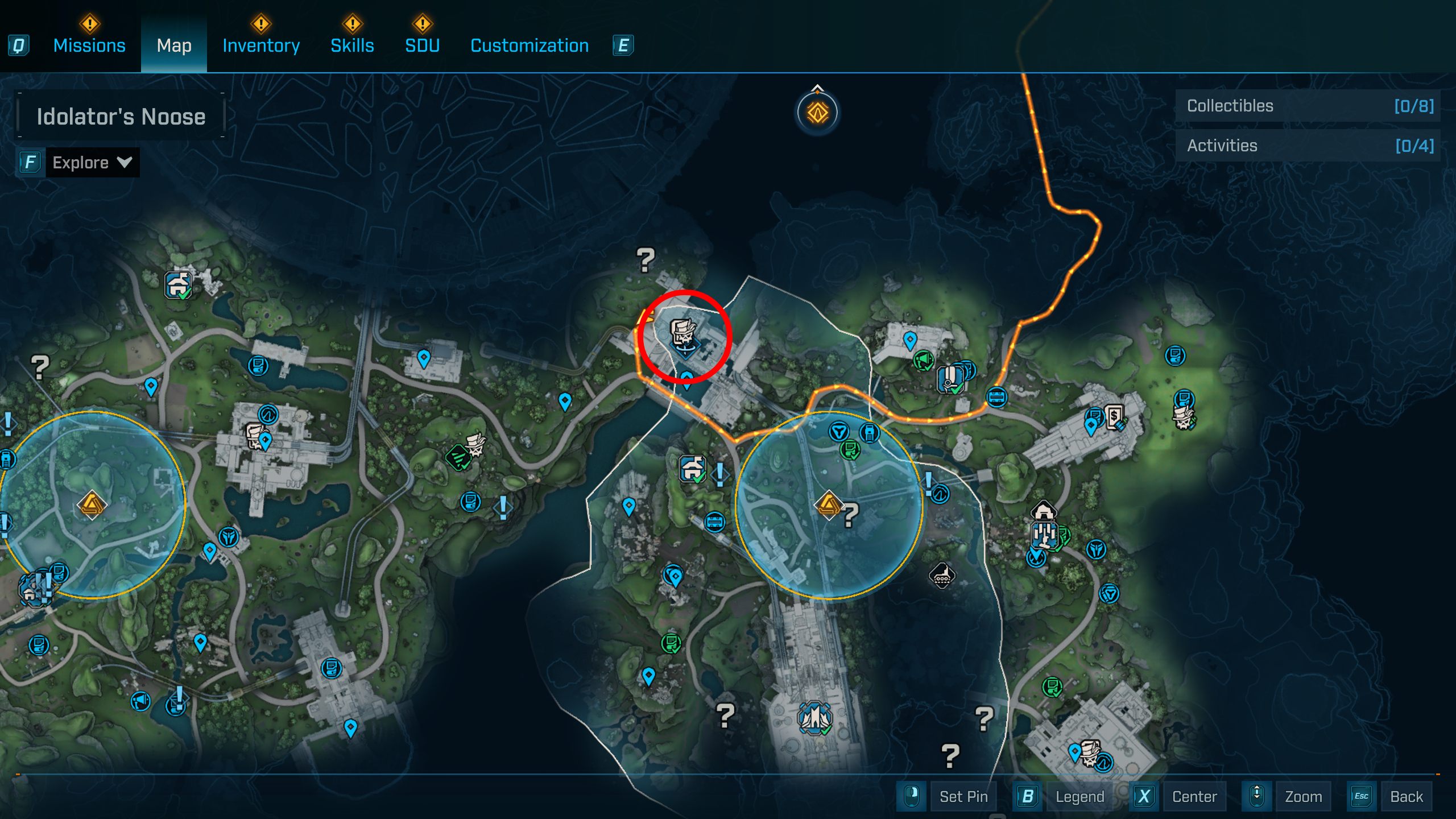Viewport: 1456px width, 819px height.
Task: Select the active Map tab
Action: 174,45
